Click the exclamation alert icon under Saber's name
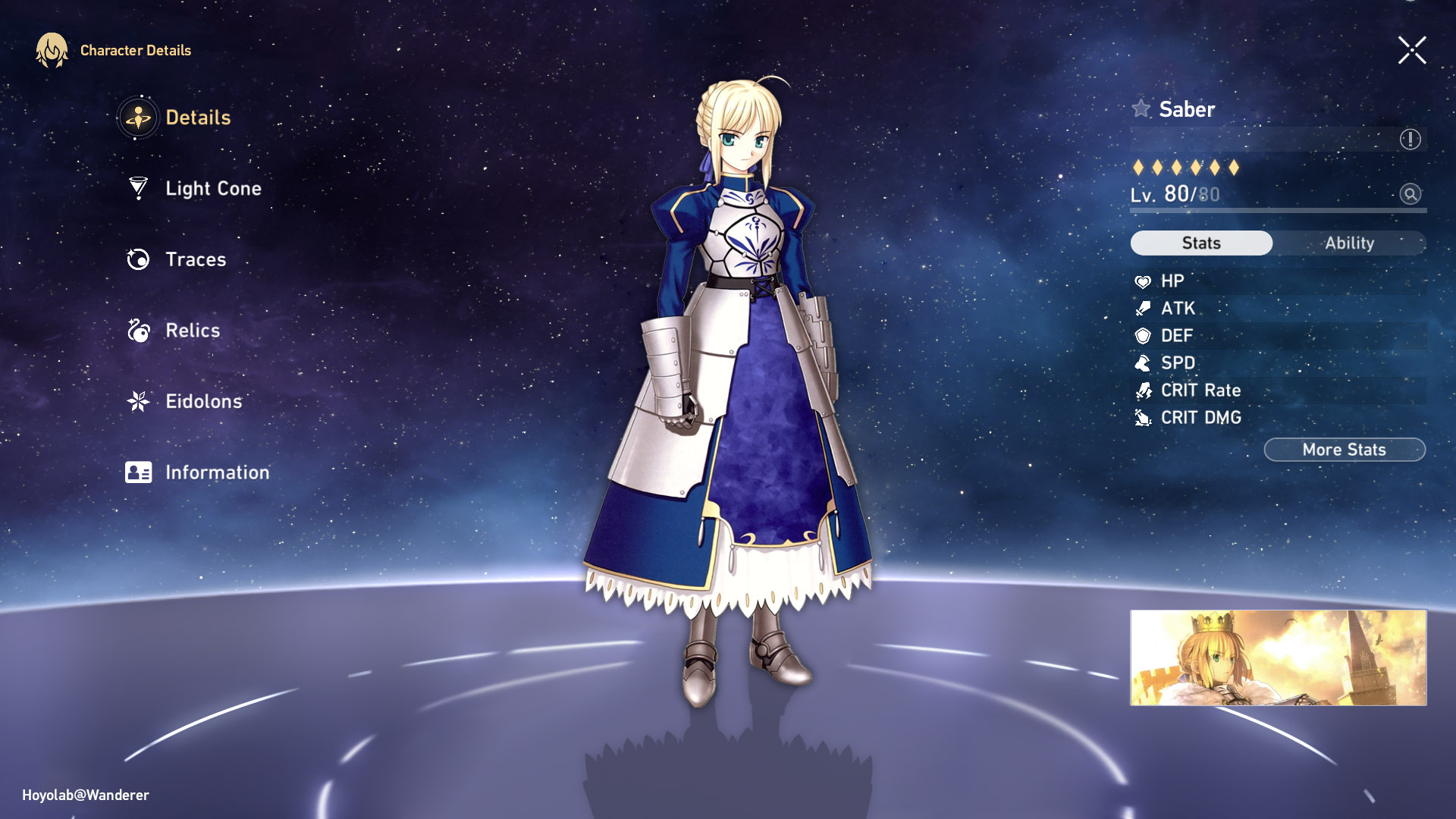This screenshot has width=1456, height=819. click(1409, 139)
